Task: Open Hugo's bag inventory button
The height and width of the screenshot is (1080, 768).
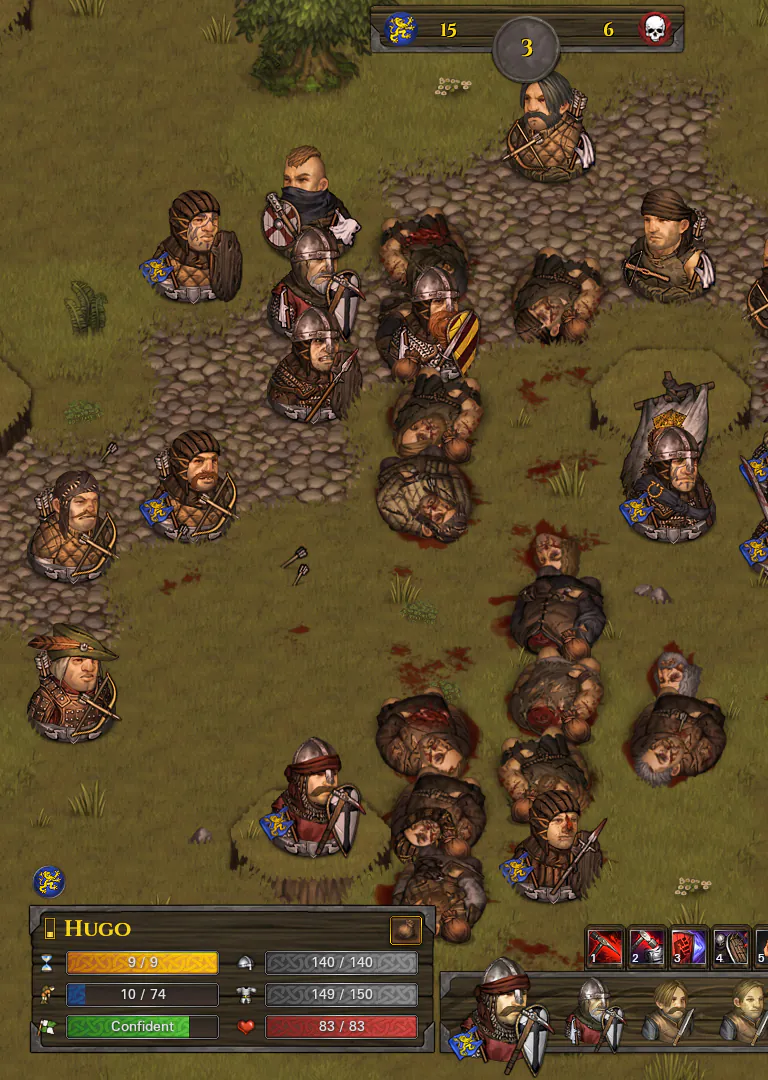Action: pyautogui.click(x=405, y=930)
